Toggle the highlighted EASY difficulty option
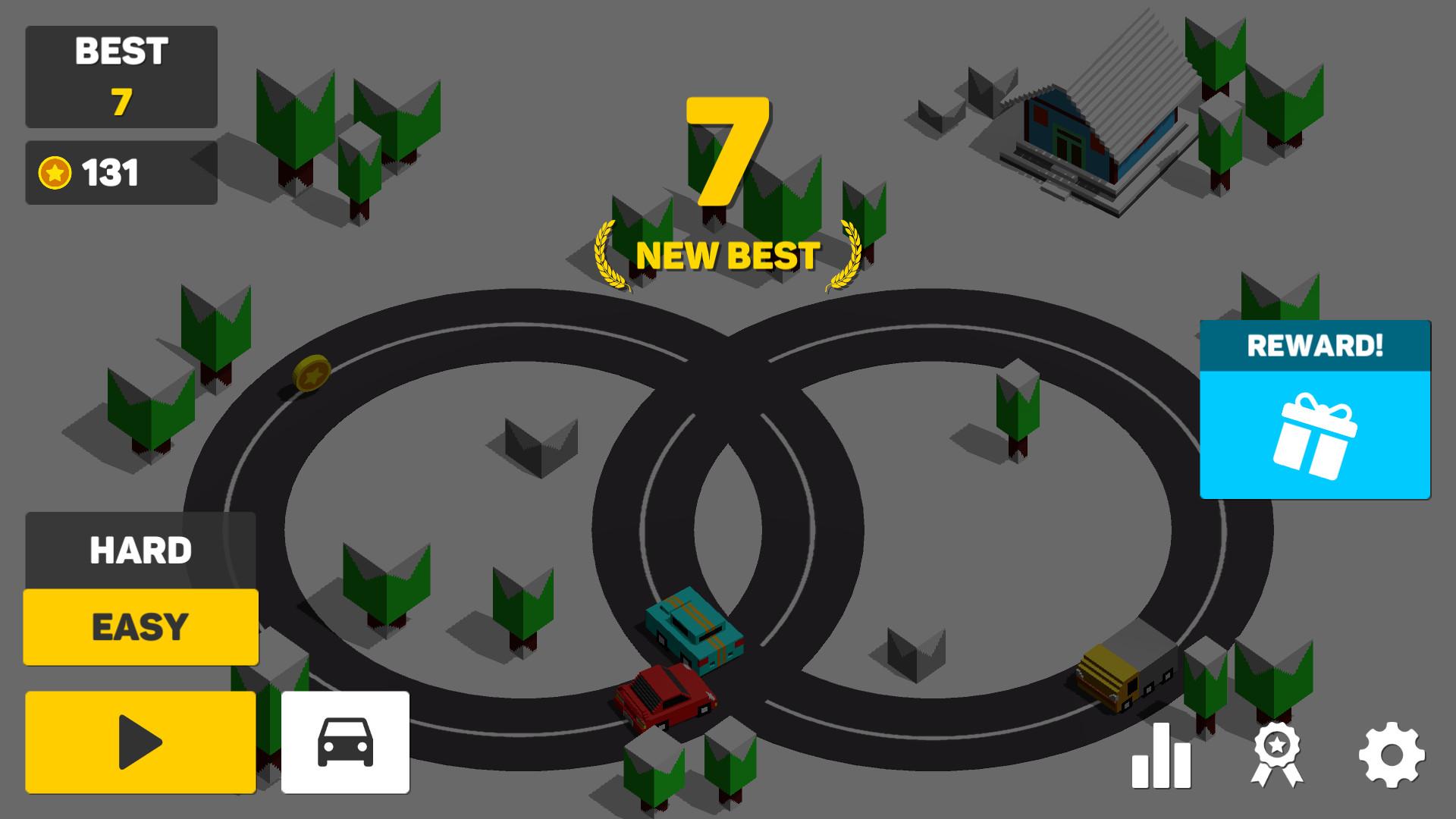 point(140,626)
